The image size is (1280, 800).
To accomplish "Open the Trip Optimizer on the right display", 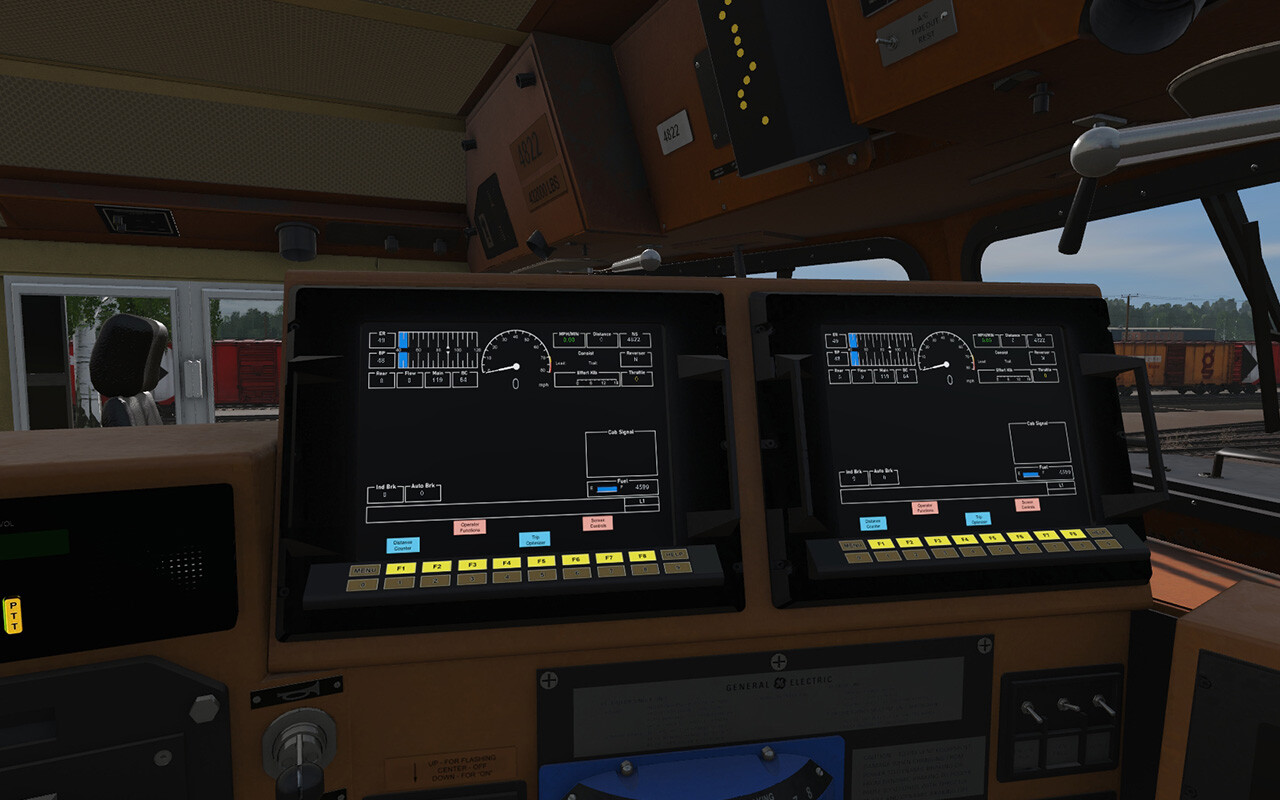I will (x=978, y=519).
